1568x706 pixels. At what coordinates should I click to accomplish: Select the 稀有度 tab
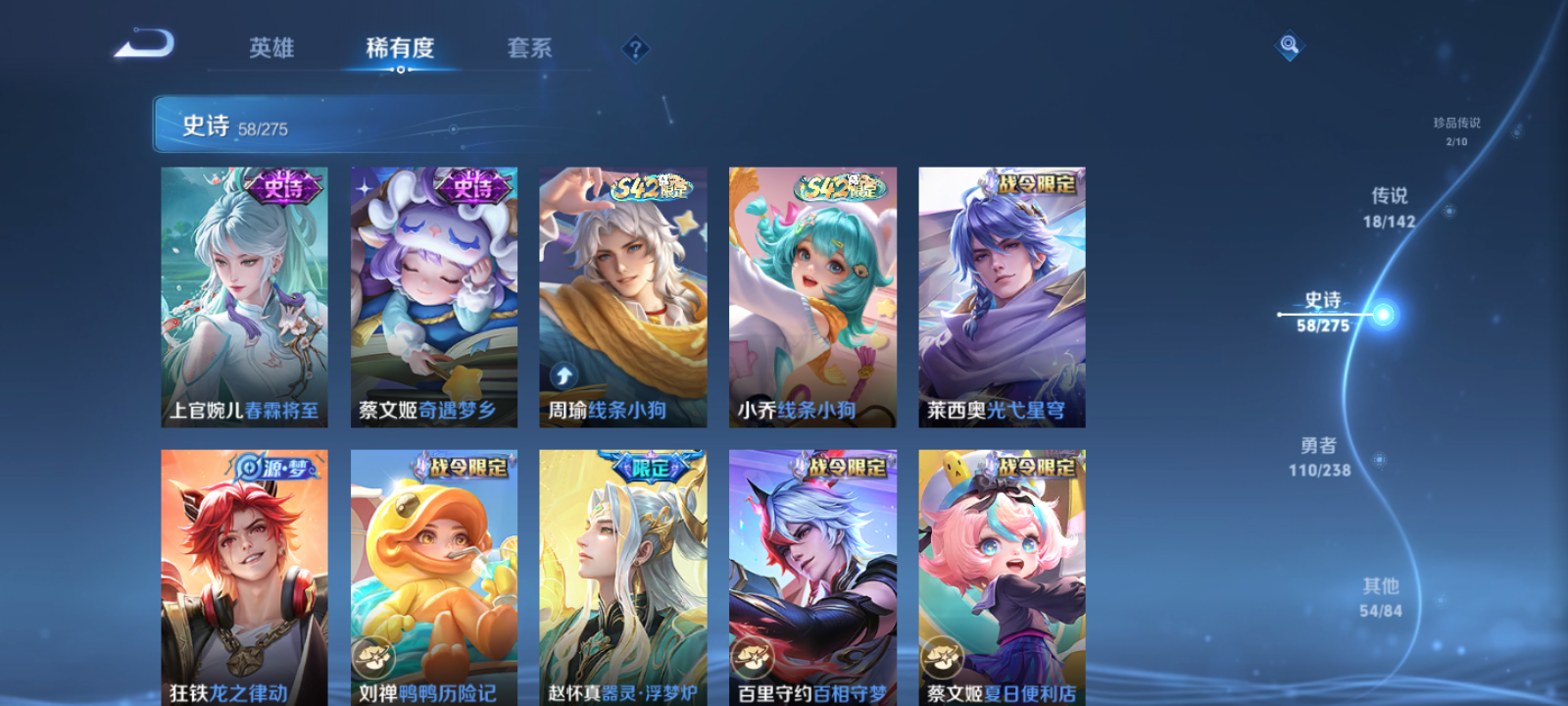[402, 47]
